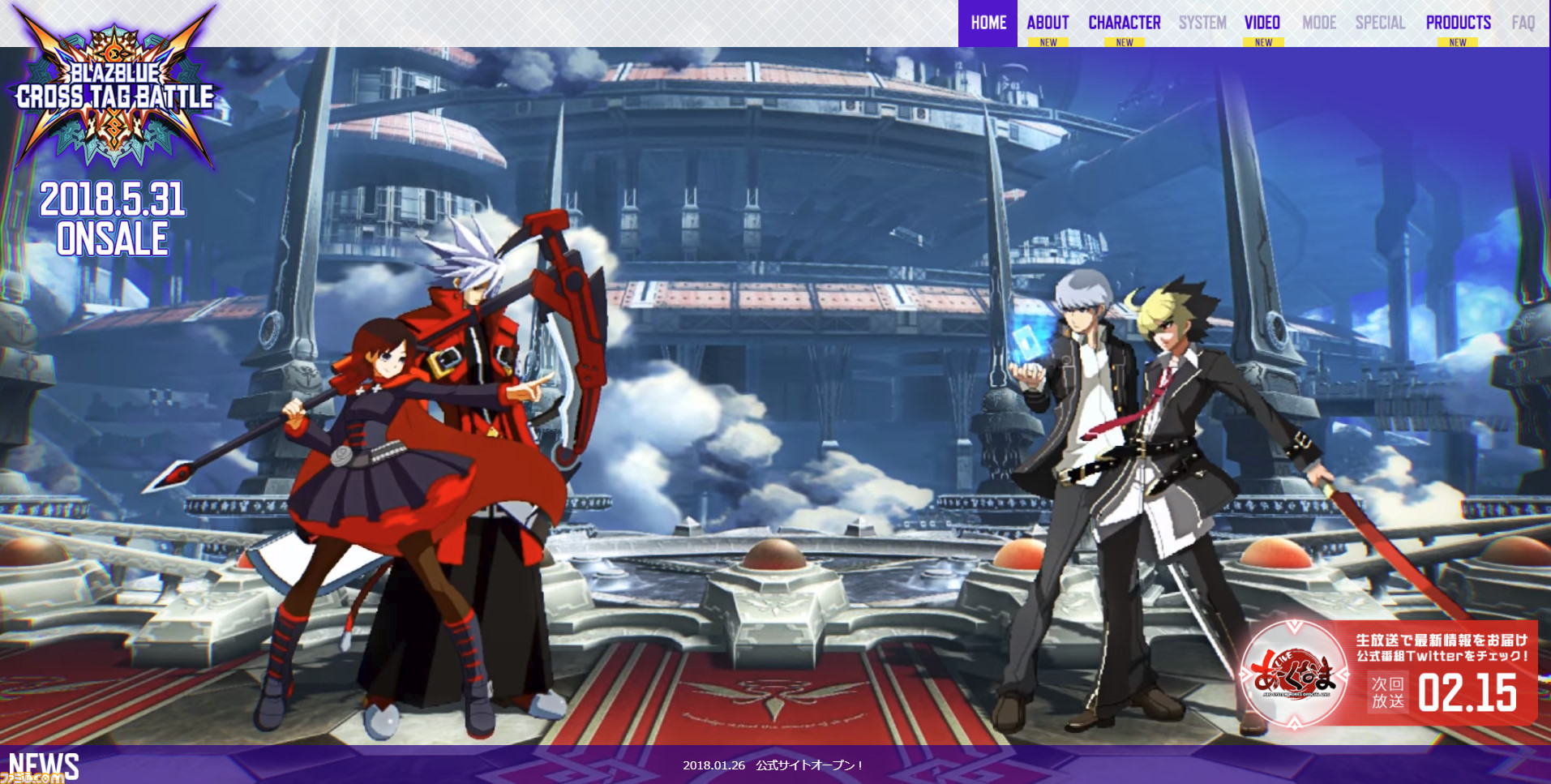Go to the ABOUT page
The image size is (1551, 784).
coord(1048,23)
